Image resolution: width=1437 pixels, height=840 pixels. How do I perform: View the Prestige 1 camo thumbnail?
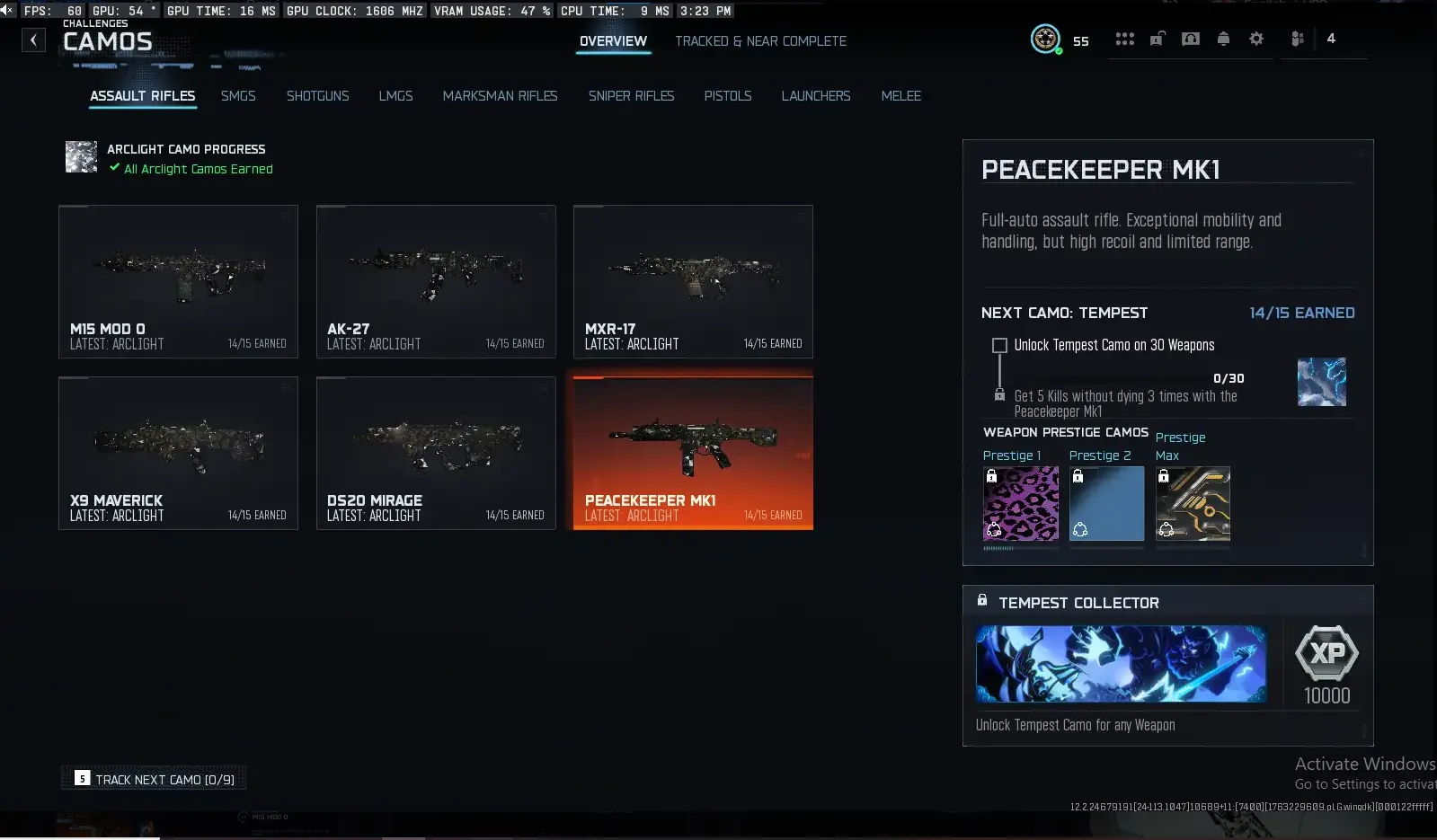[1020, 504]
